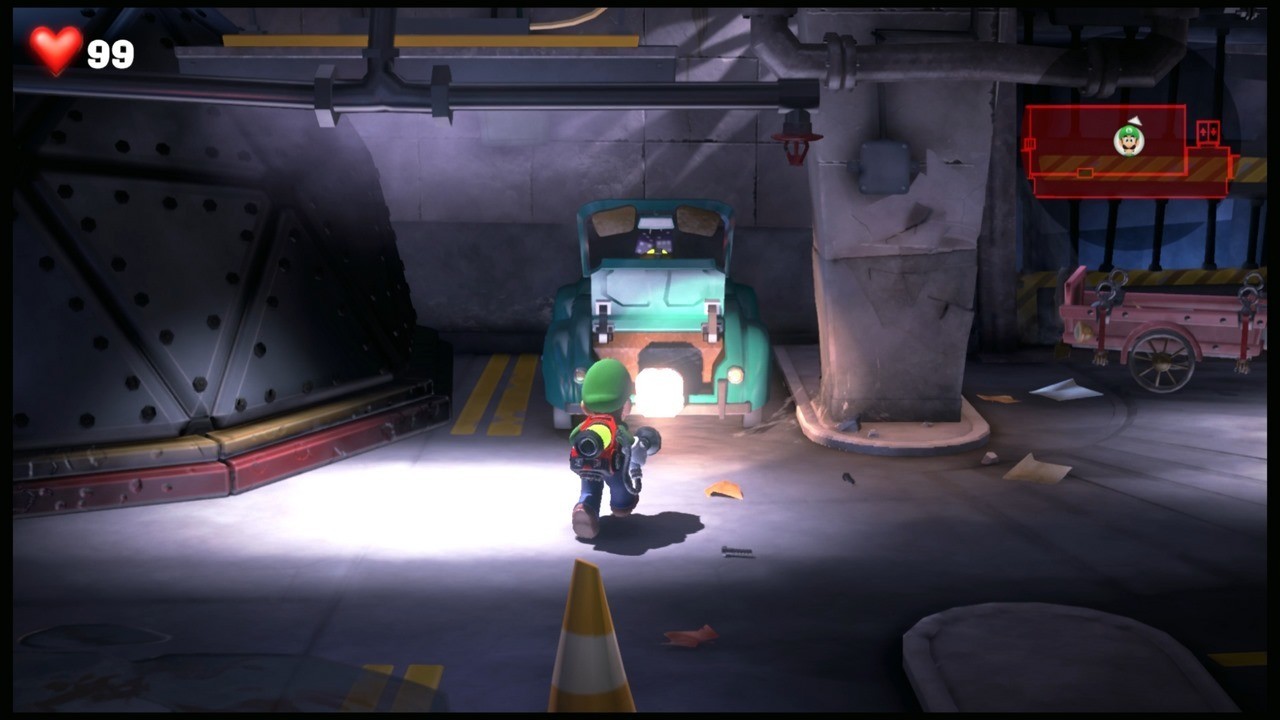Select the small doorway marker on the minimap's left edge

[1030, 144]
